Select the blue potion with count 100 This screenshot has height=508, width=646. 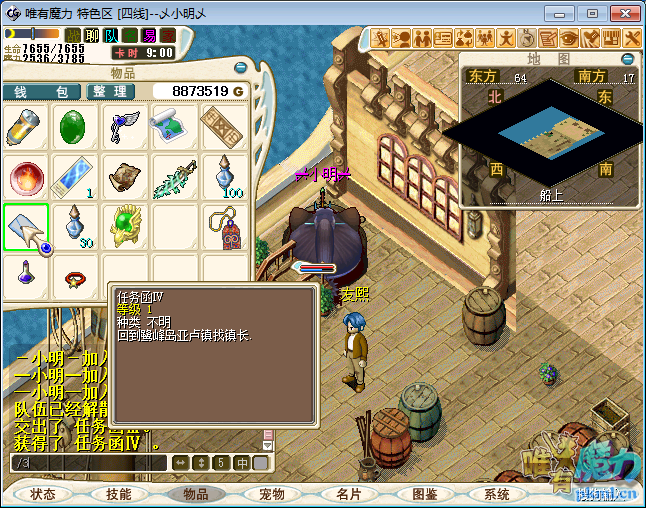(x=222, y=176)
